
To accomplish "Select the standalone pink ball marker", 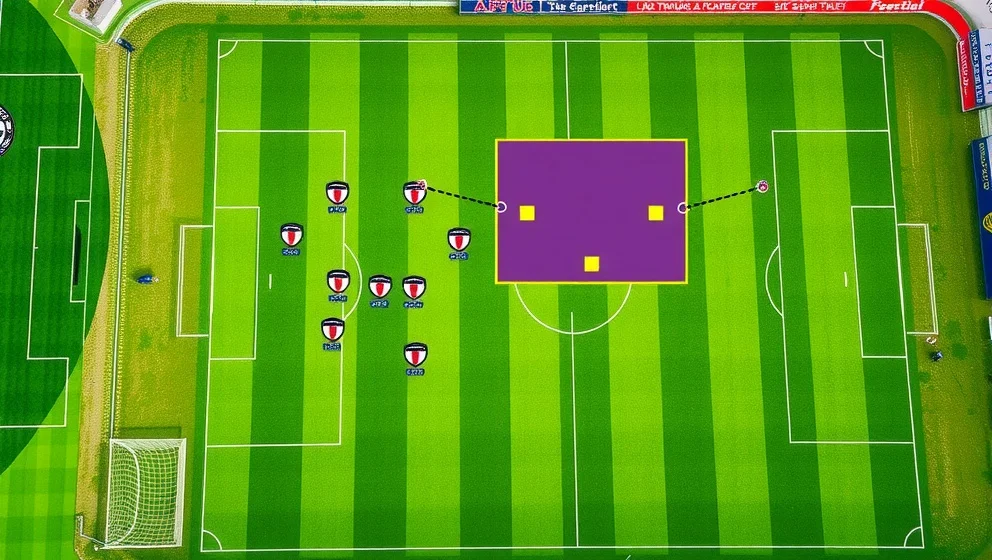I will [x=762, y=186].
